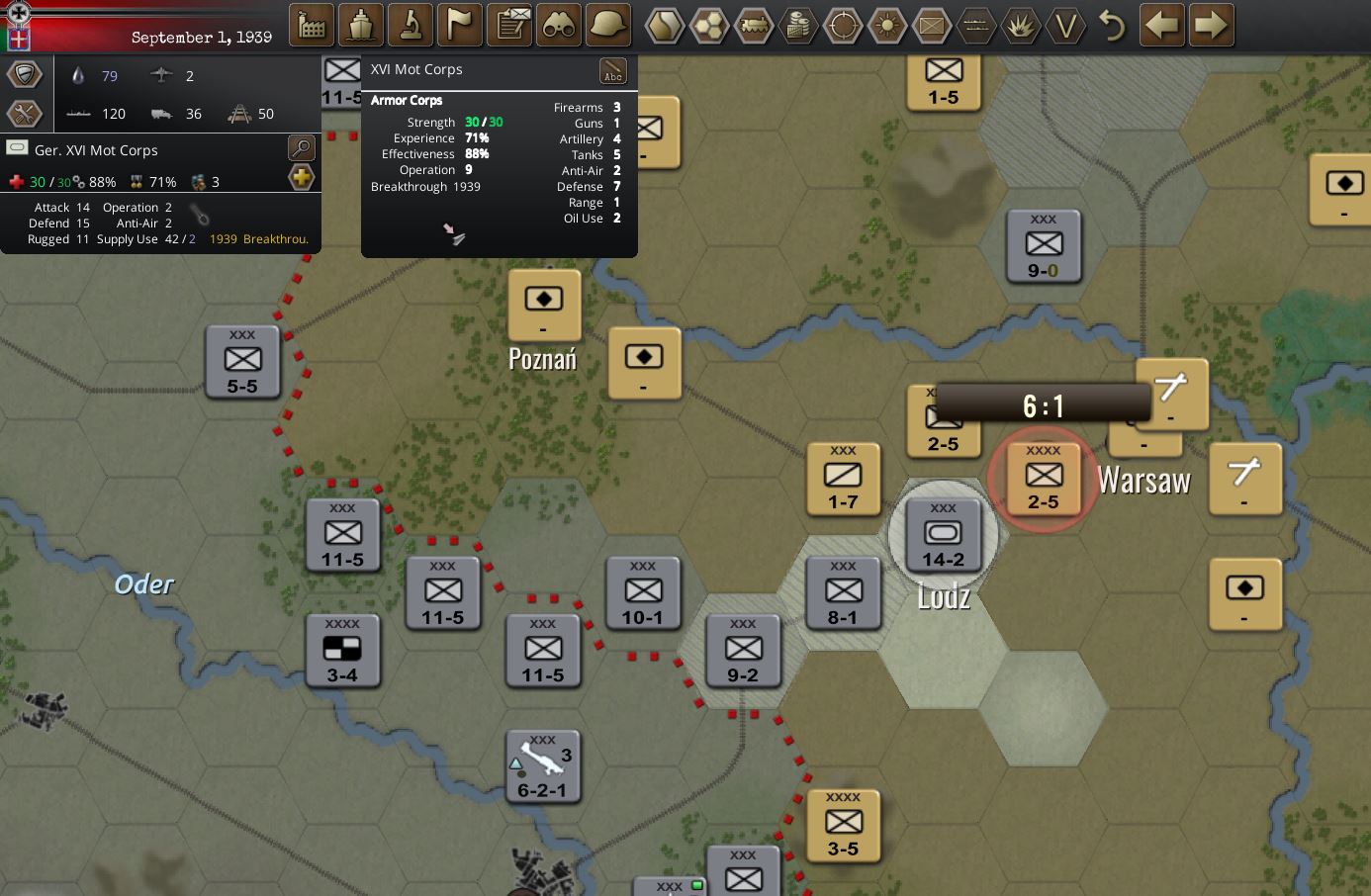Click the helmet units icon
Image resolution: width=1371 pixels, height=896 pixels.
607,25
